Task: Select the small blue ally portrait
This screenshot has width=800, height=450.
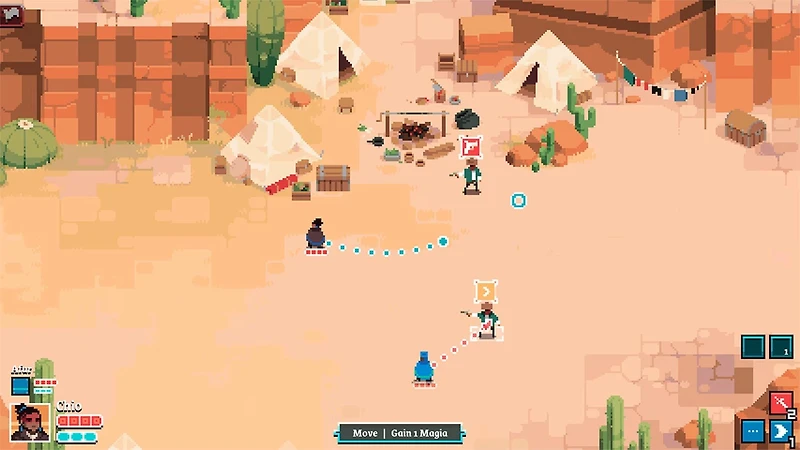Action: click(20, 386)
